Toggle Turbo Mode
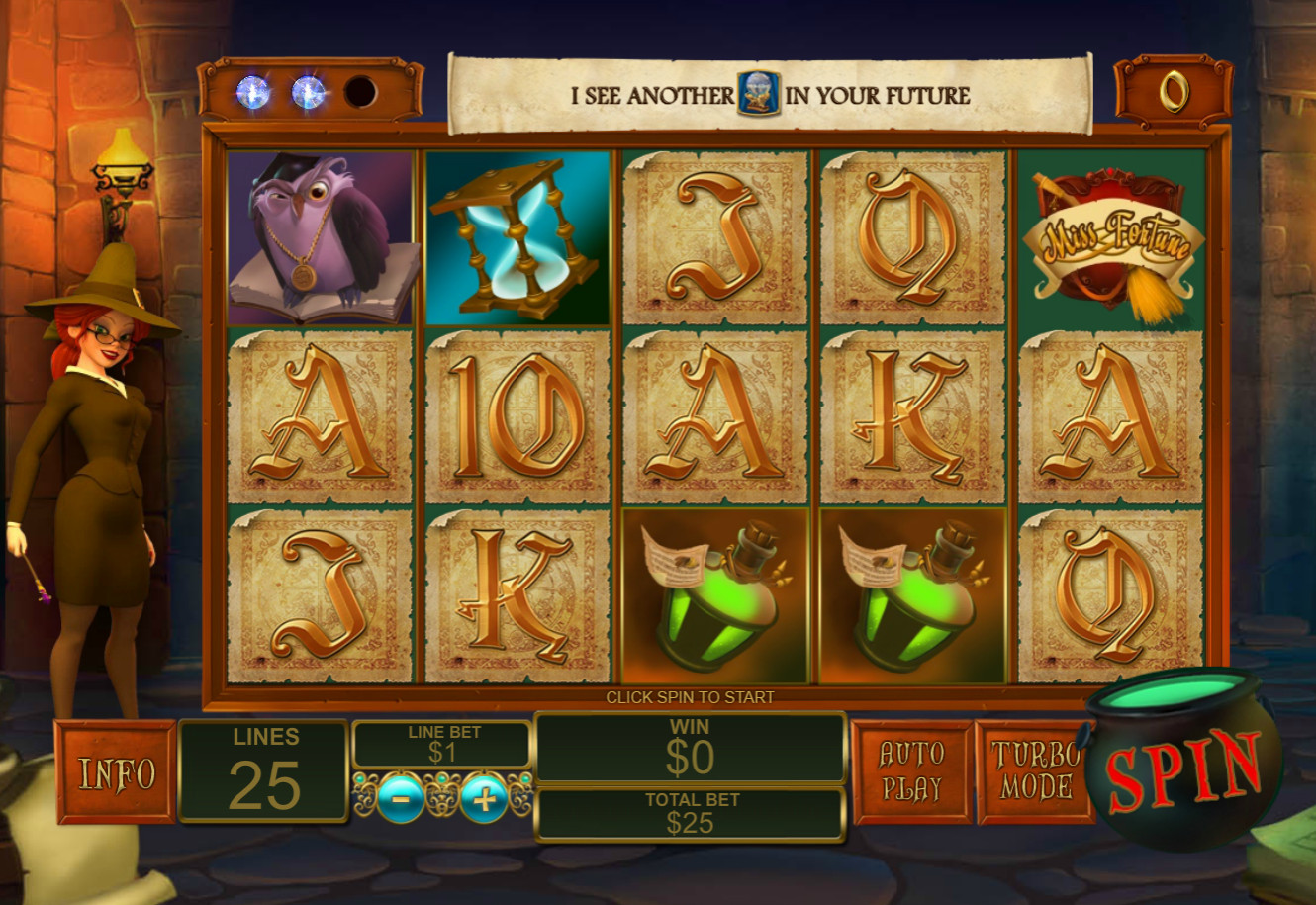The height and width of the screenshot is (905, 1316). pyautogui.click(x=1034, y=771)
